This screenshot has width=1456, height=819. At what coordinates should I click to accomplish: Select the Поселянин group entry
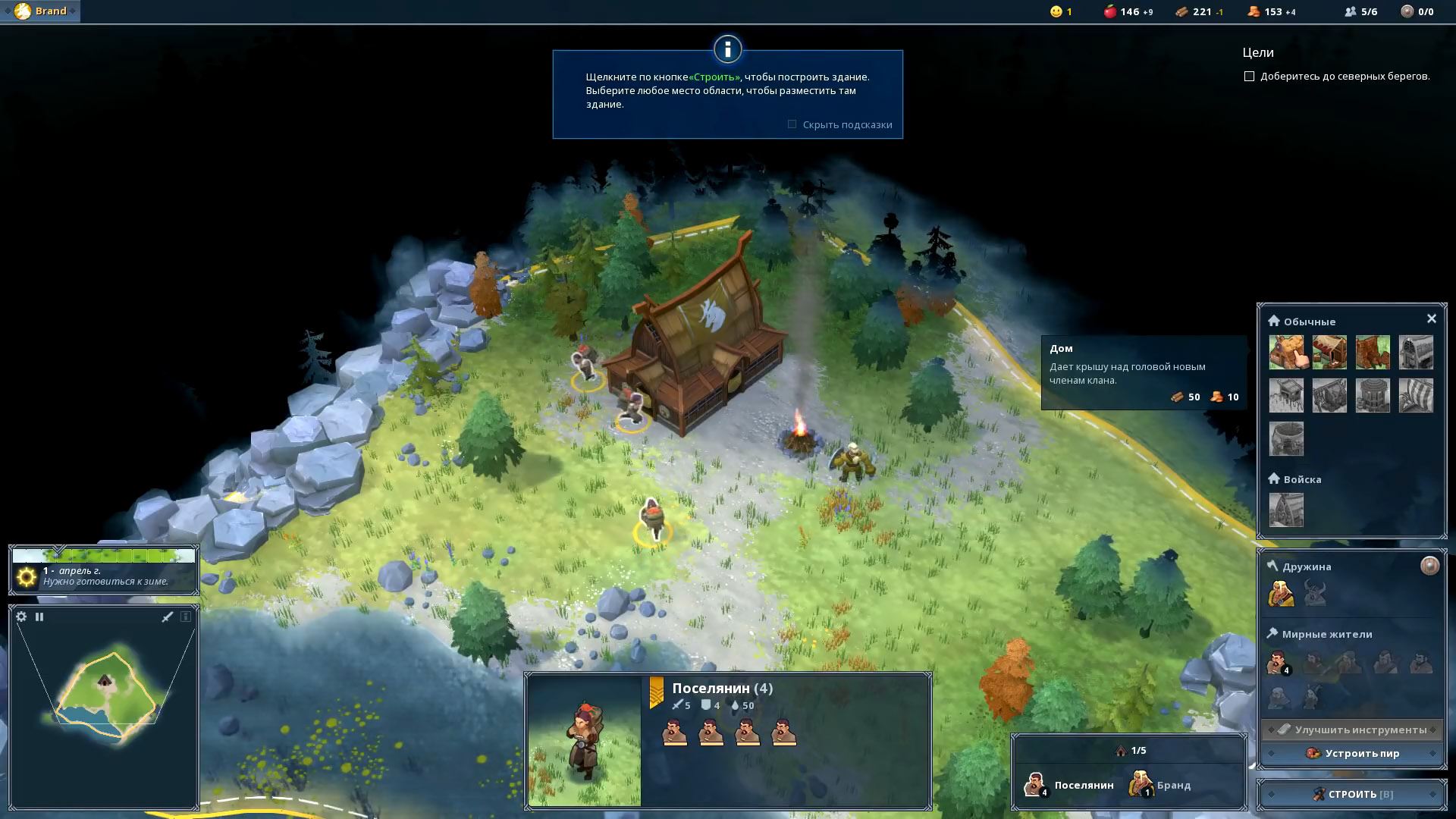click(x=1069, y=785)
